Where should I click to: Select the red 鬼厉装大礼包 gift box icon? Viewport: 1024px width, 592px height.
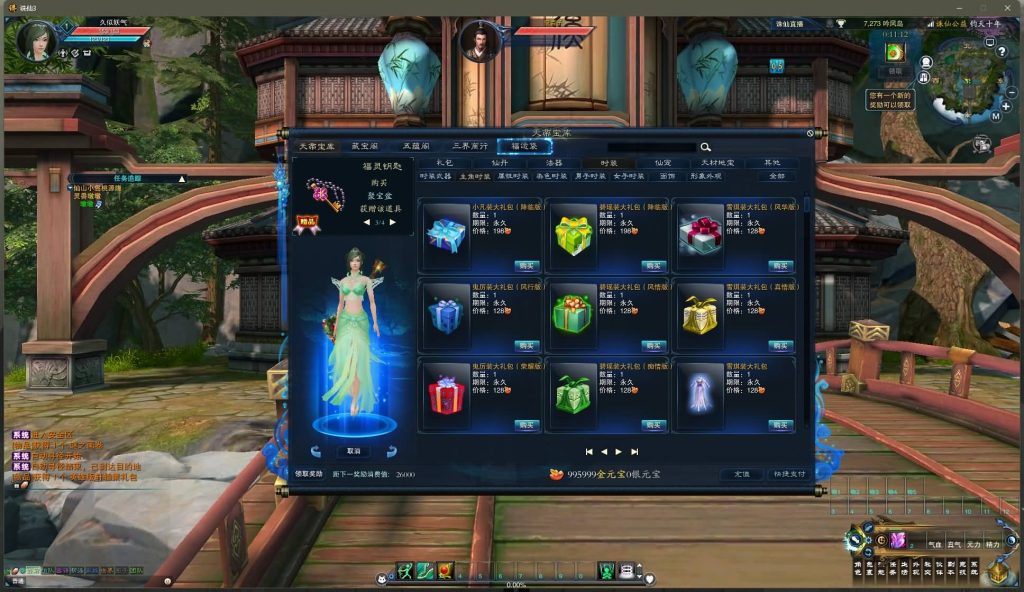pyautogui.click(x=446, y=396)
